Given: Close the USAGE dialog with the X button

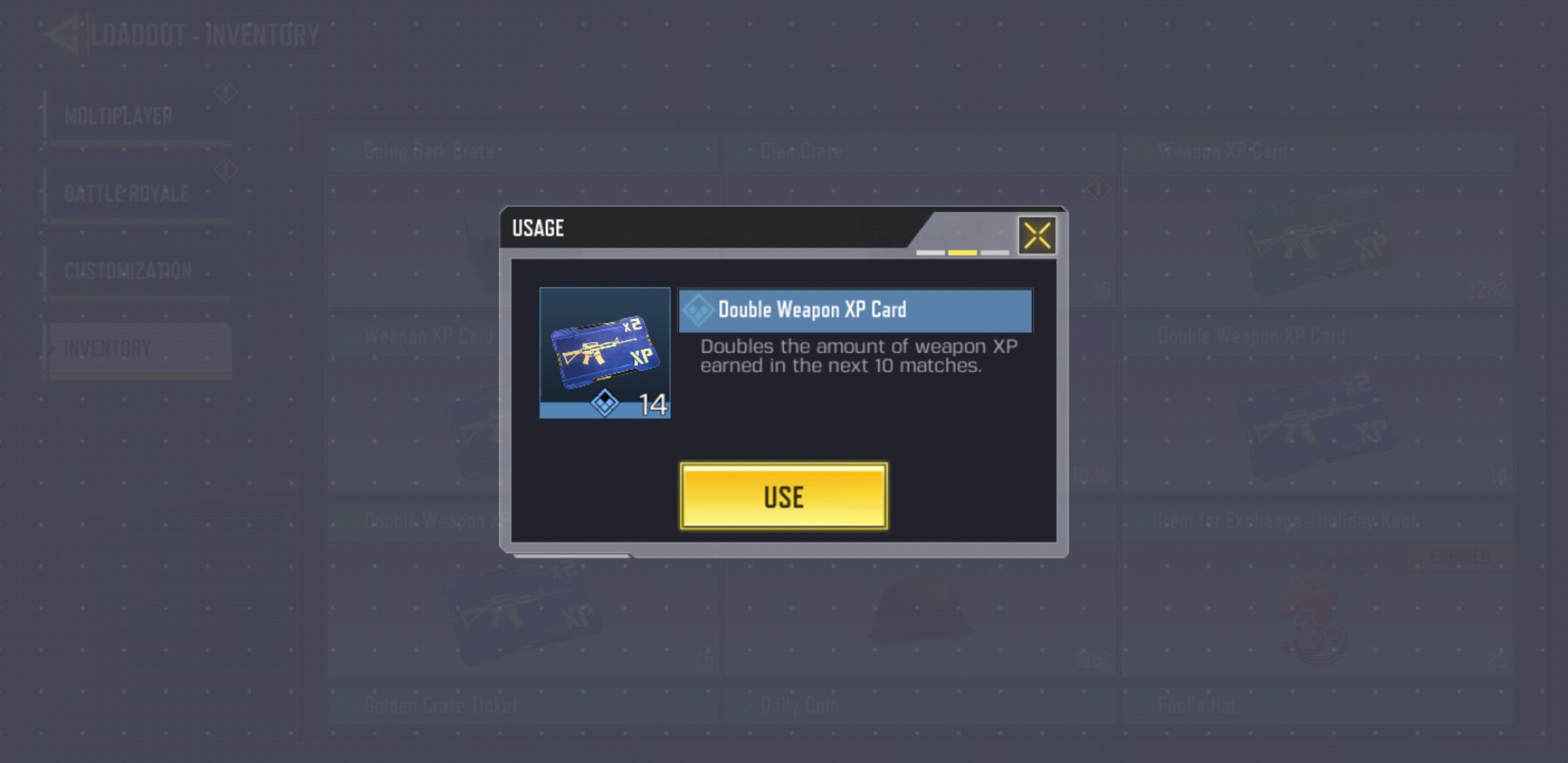Looking at the screenshot, I should [x=1036, y=235].
